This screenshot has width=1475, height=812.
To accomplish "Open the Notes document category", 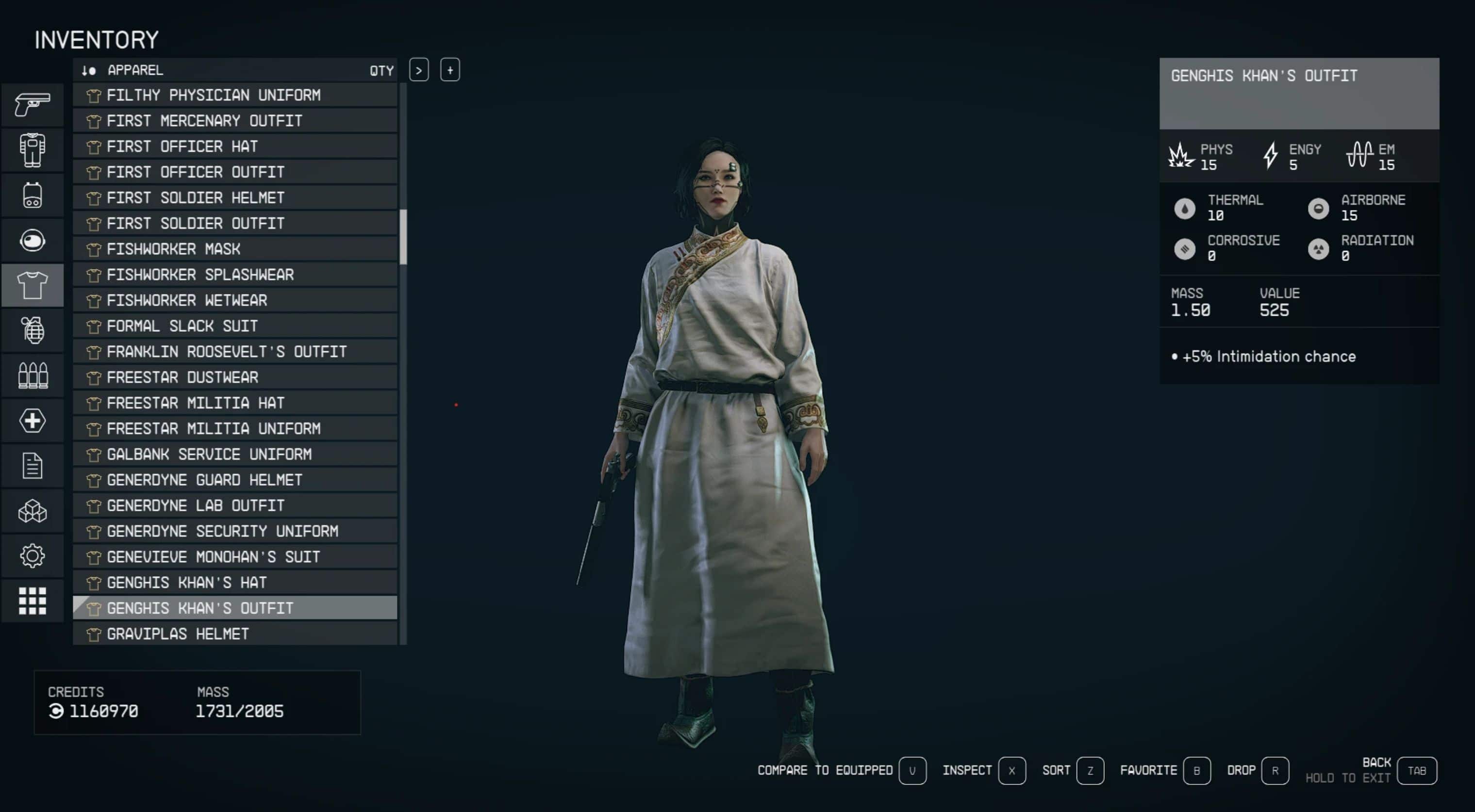I will [x=32, y=466].
